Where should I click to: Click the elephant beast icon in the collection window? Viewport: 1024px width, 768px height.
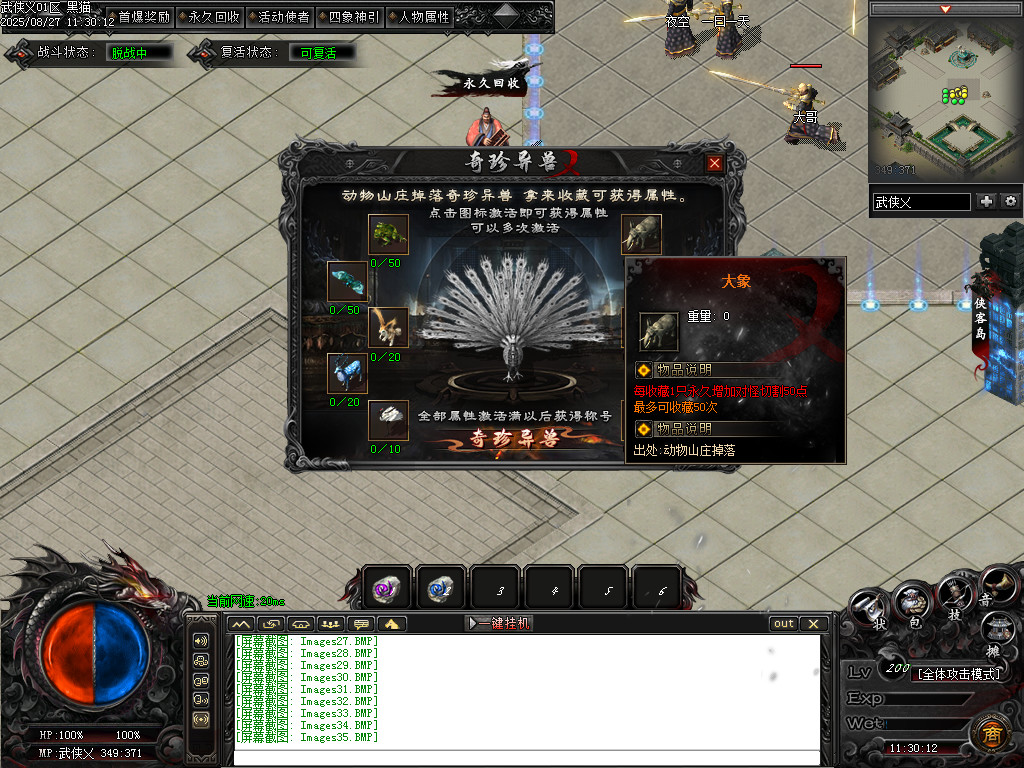[x=641, y=234]
